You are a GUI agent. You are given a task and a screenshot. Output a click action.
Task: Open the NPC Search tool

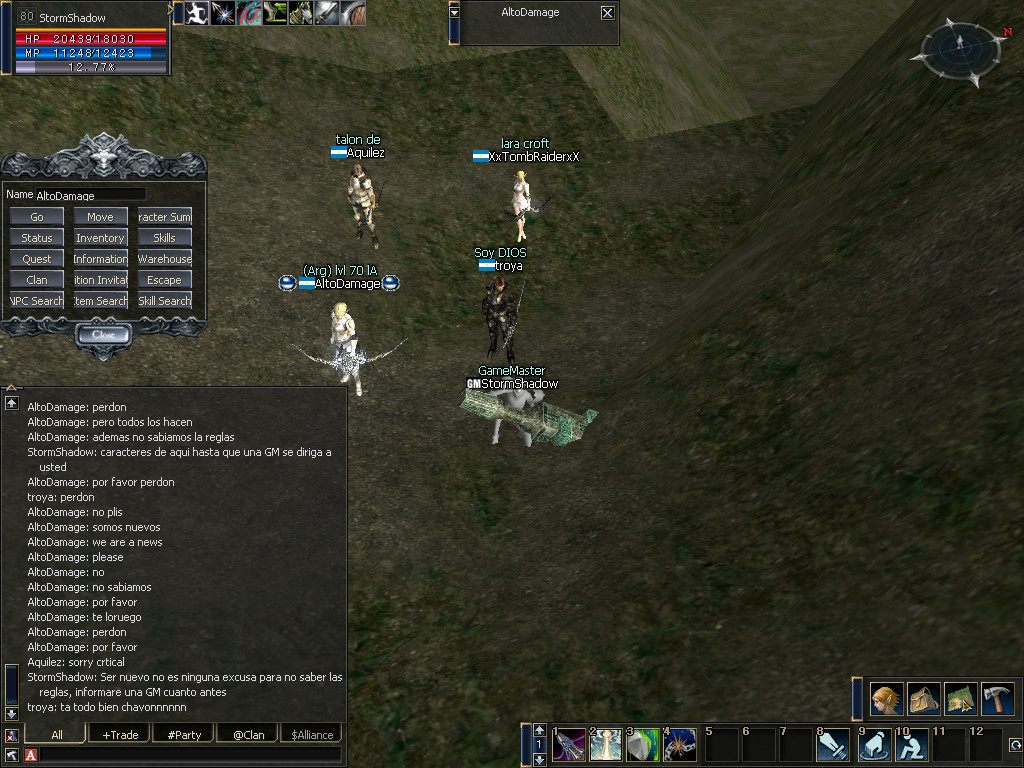[x=37, y=301]
